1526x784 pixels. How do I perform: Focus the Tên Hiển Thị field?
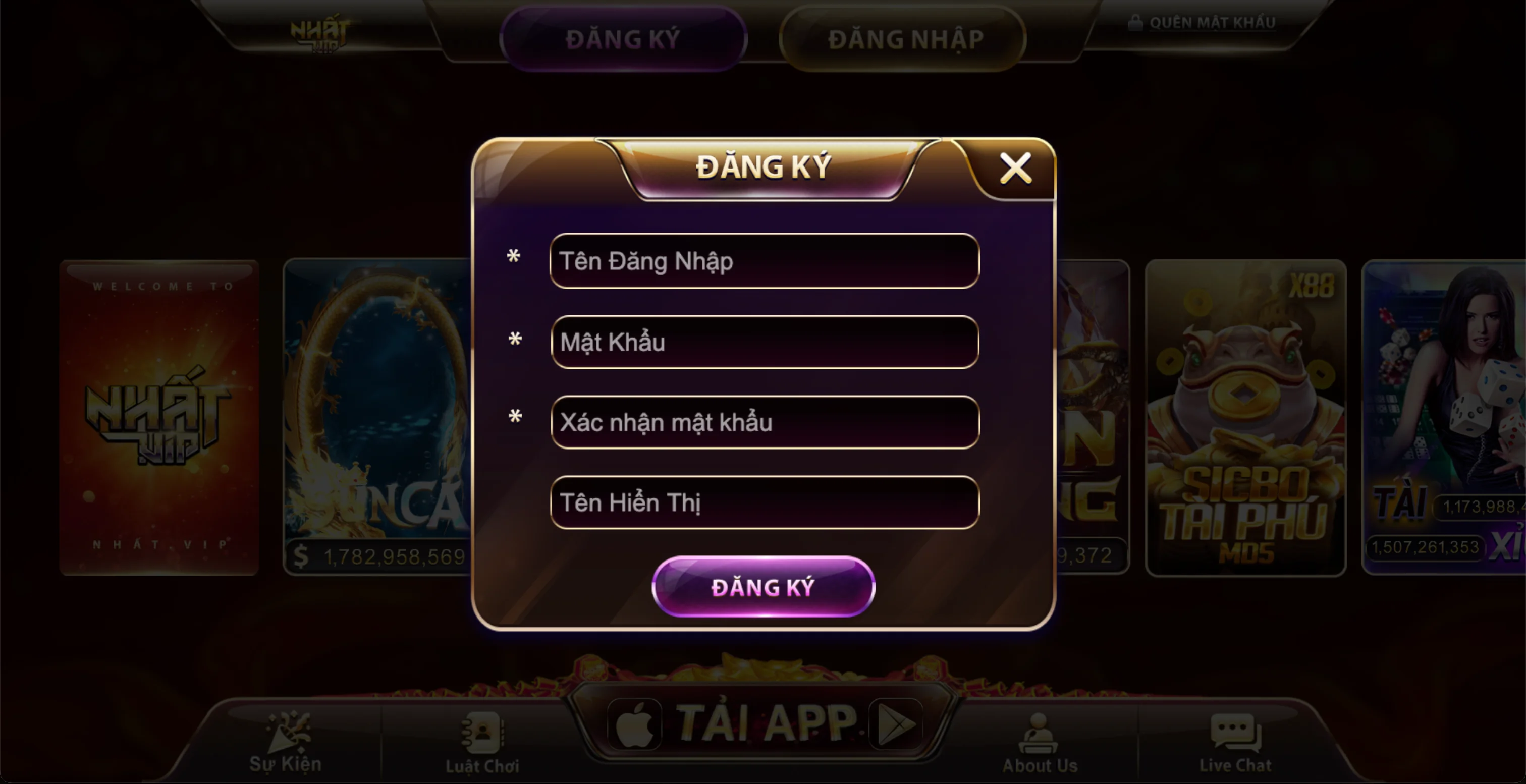763,502
